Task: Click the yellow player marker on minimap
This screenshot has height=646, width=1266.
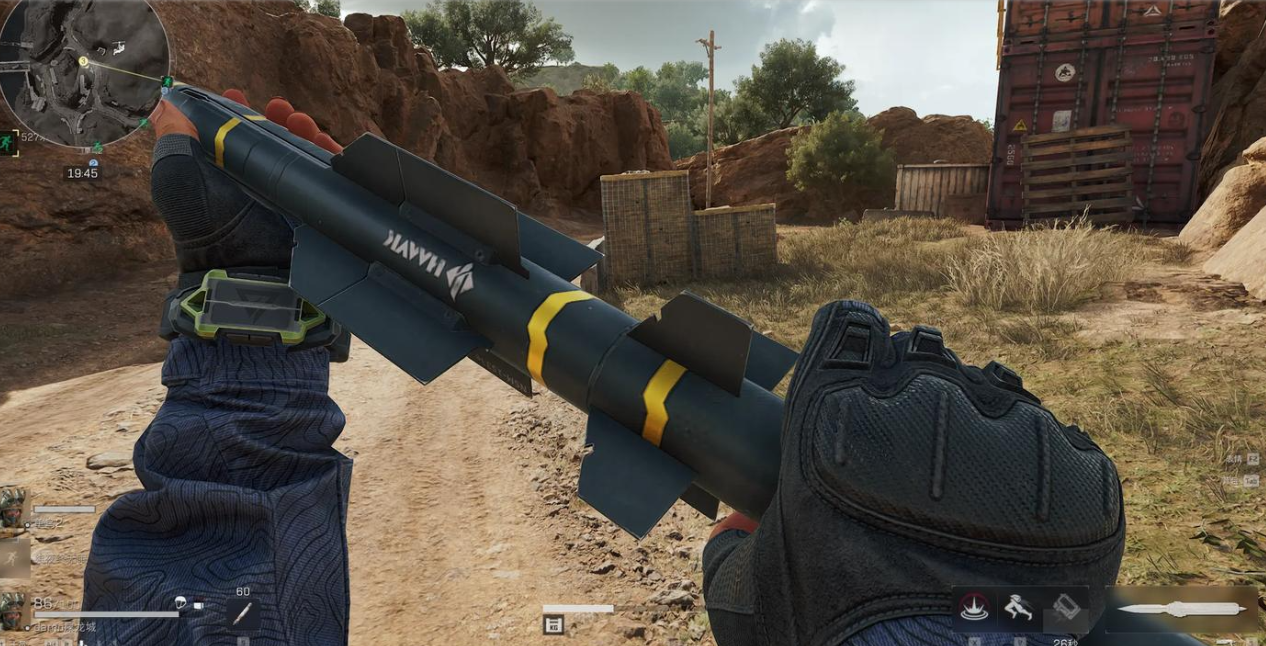Action: (x=84, y=62)
